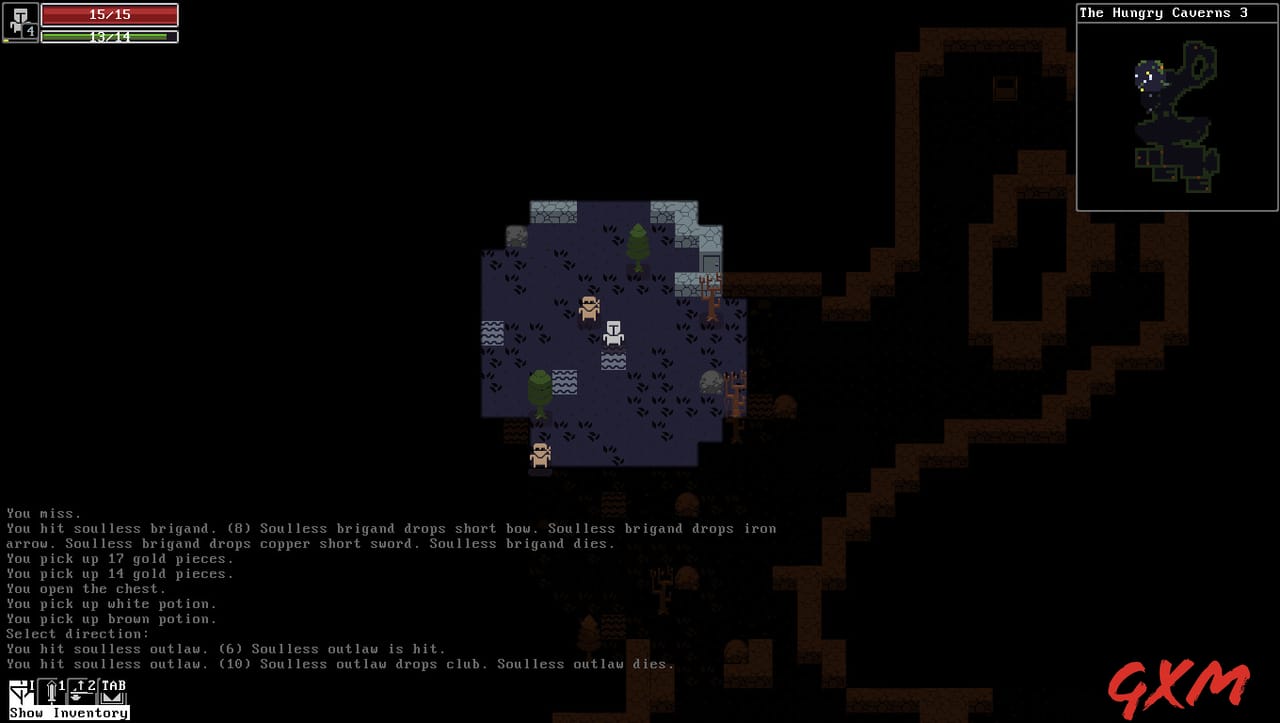Click the Show Inventory tooltip label
This screenshot has width=1280, height=723.
click(67, 712)
